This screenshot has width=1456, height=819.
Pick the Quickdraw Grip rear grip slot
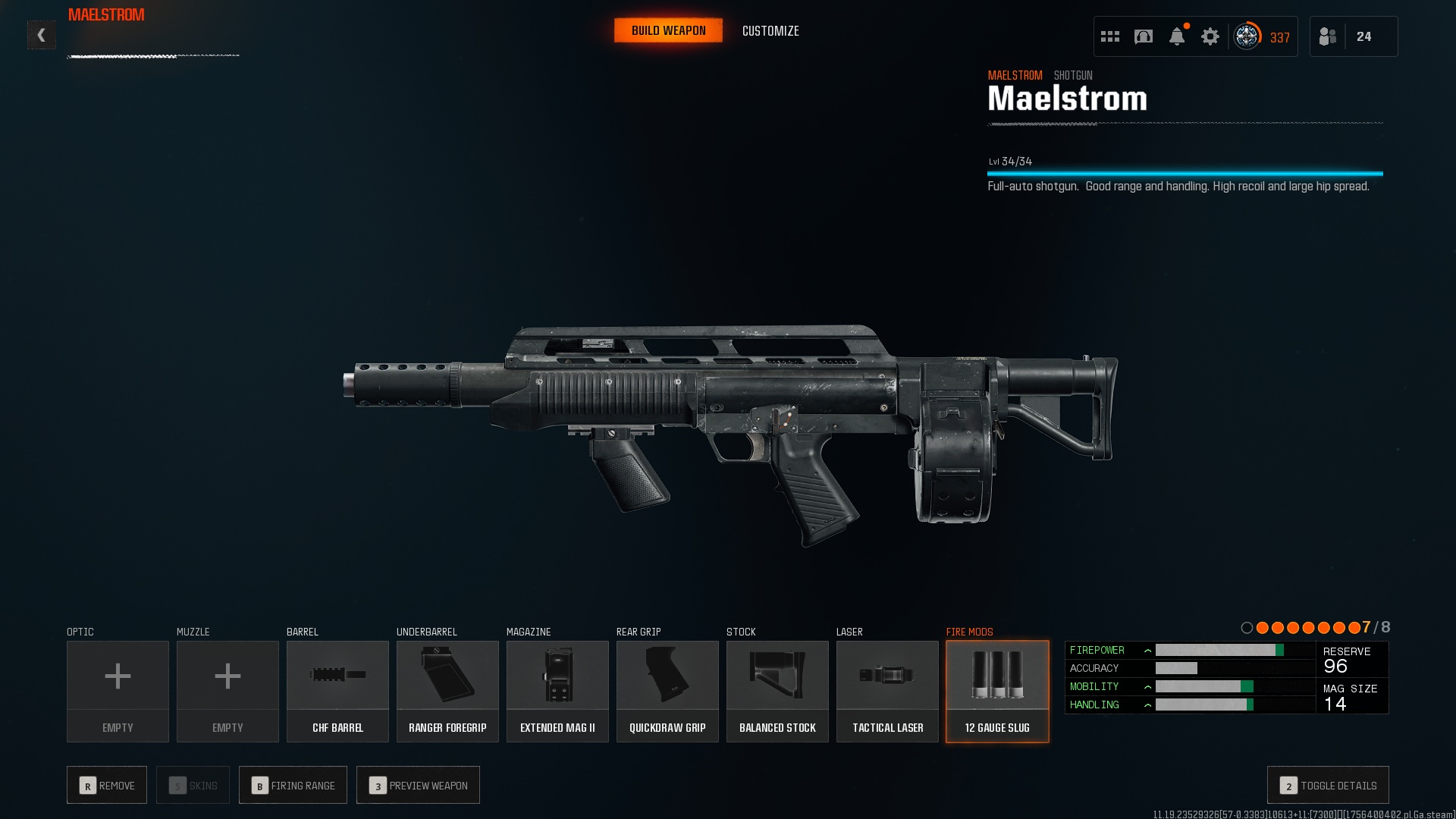tap(667, 691)
